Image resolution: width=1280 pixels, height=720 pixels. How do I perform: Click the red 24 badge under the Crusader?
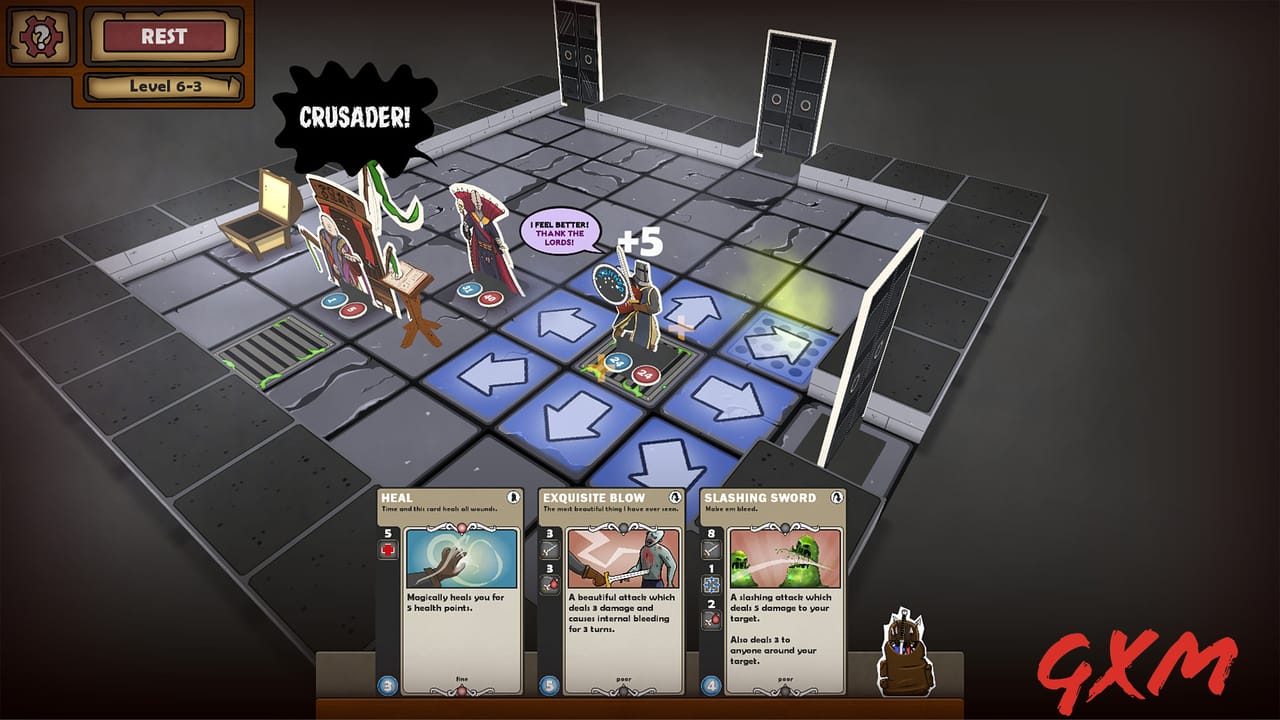point(645,375)
